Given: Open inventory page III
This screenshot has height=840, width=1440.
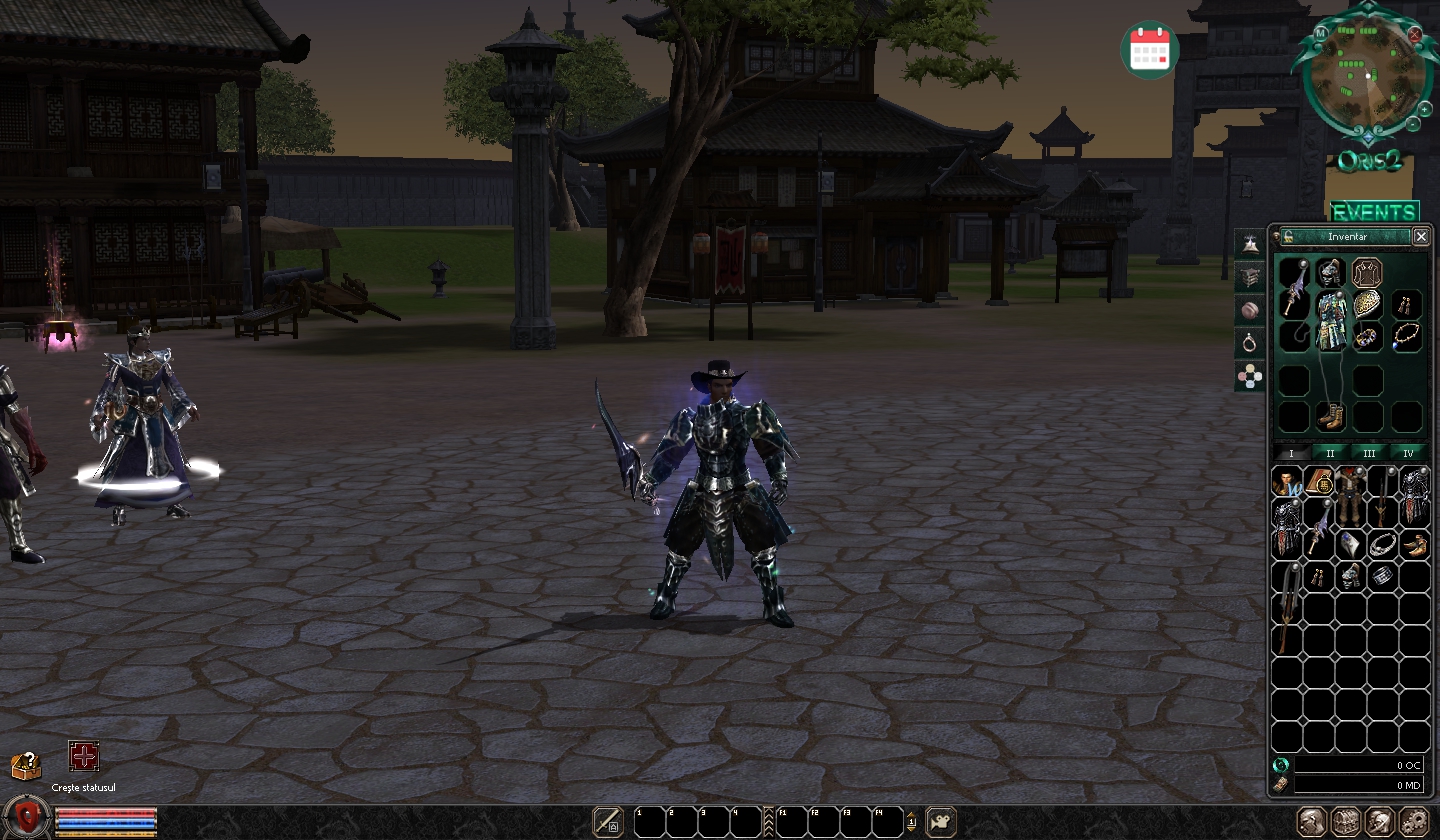Looking at the screenshot, I should click(x=1369, y=453).
